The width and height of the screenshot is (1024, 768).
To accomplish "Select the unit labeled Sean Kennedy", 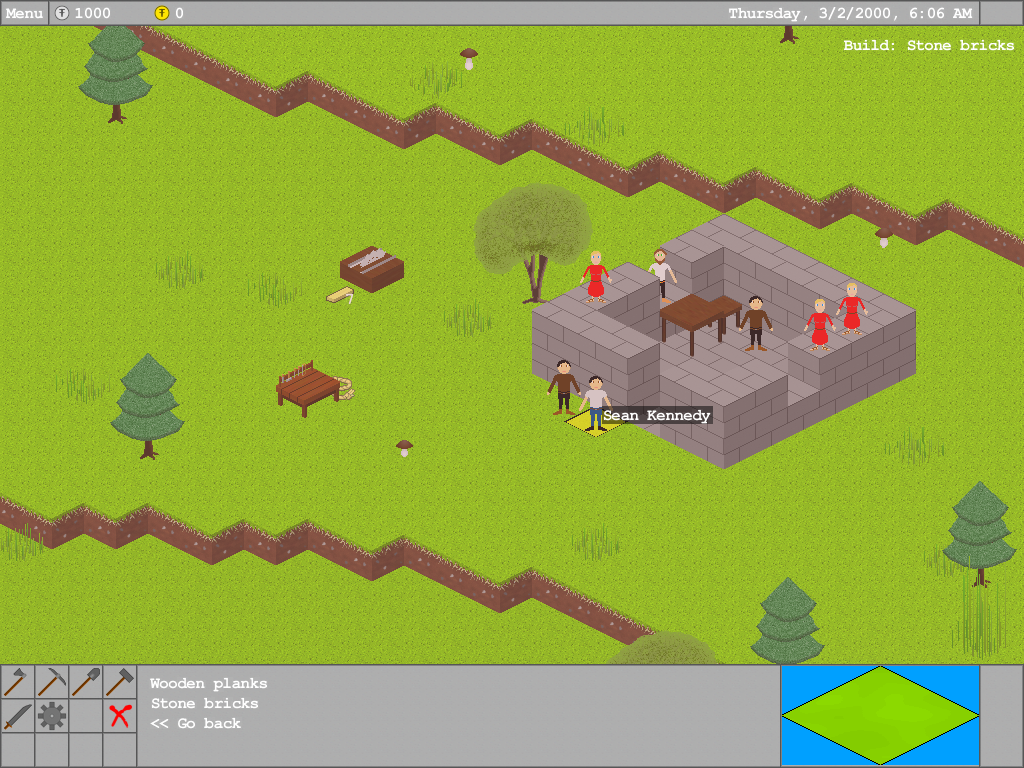I will click(596, 402).
